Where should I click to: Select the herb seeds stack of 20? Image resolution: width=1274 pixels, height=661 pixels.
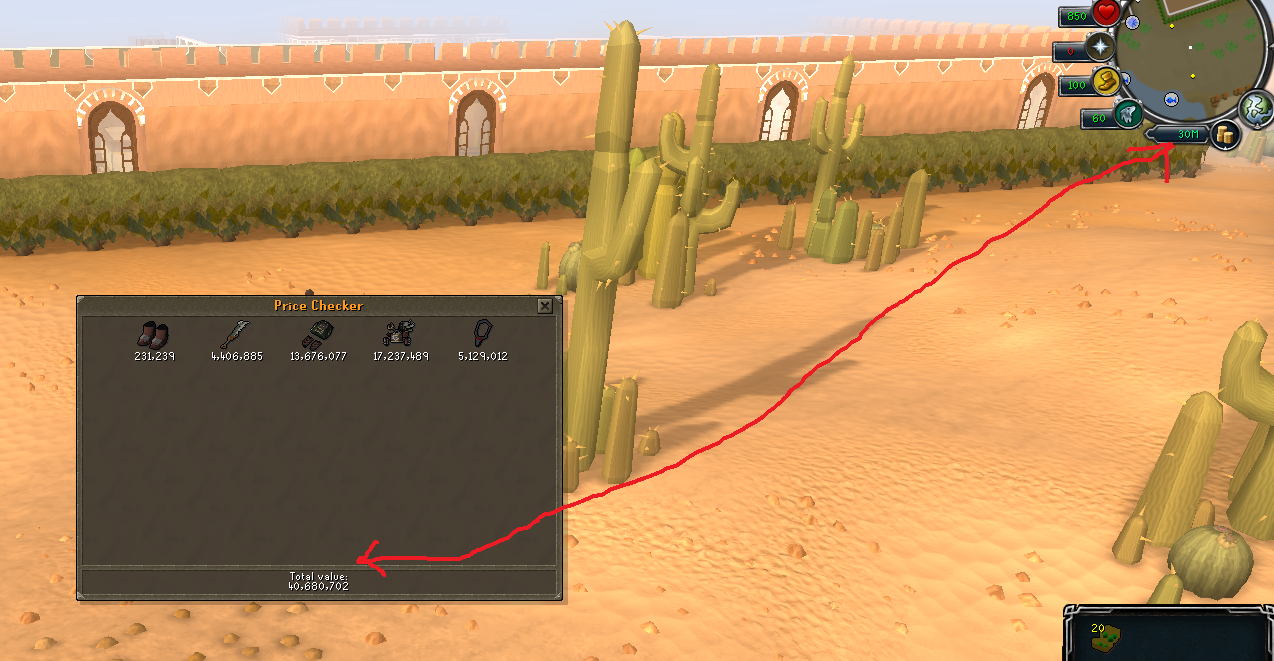(x=1110, y=635)
